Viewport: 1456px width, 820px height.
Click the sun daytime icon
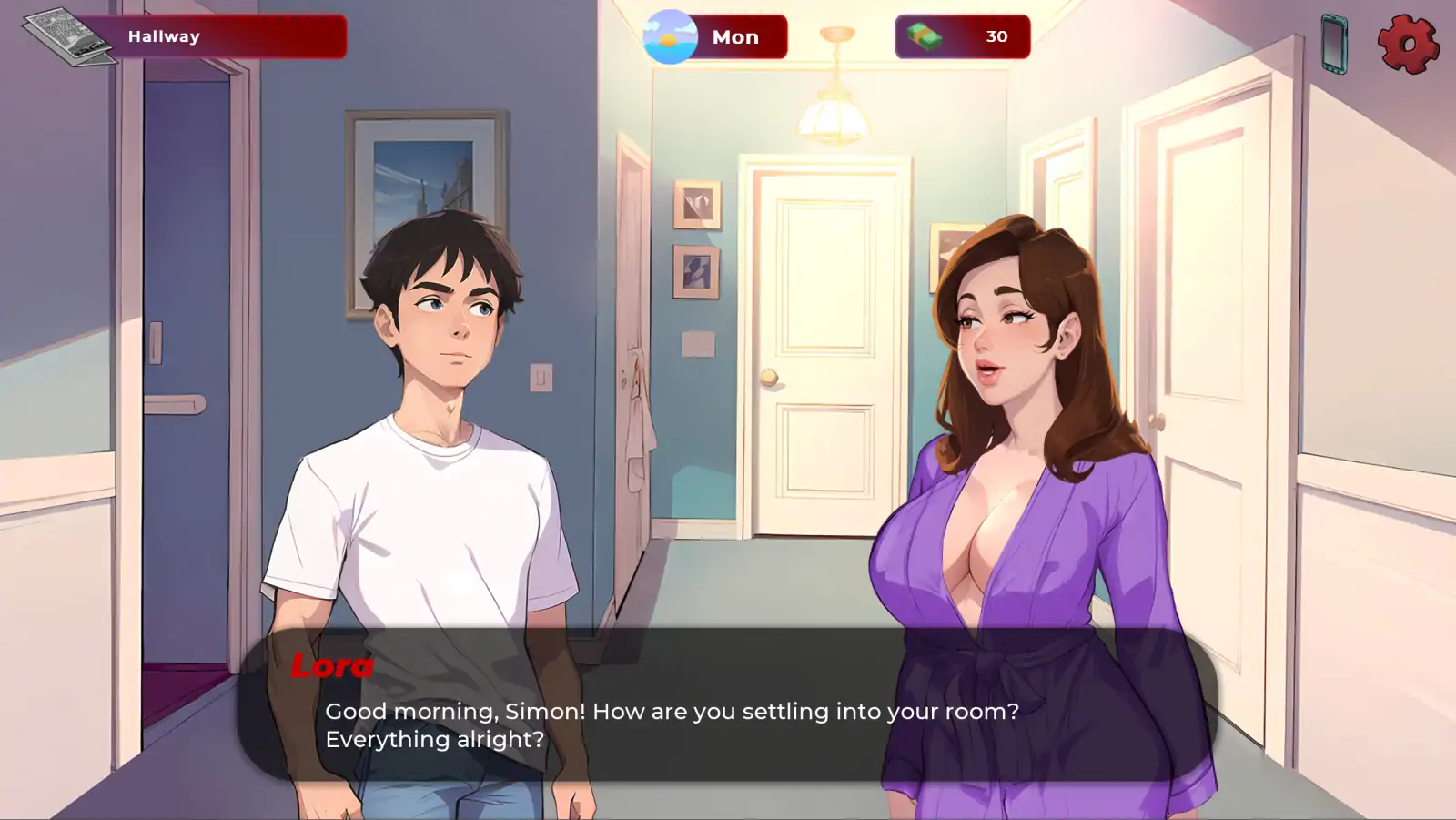671,36
